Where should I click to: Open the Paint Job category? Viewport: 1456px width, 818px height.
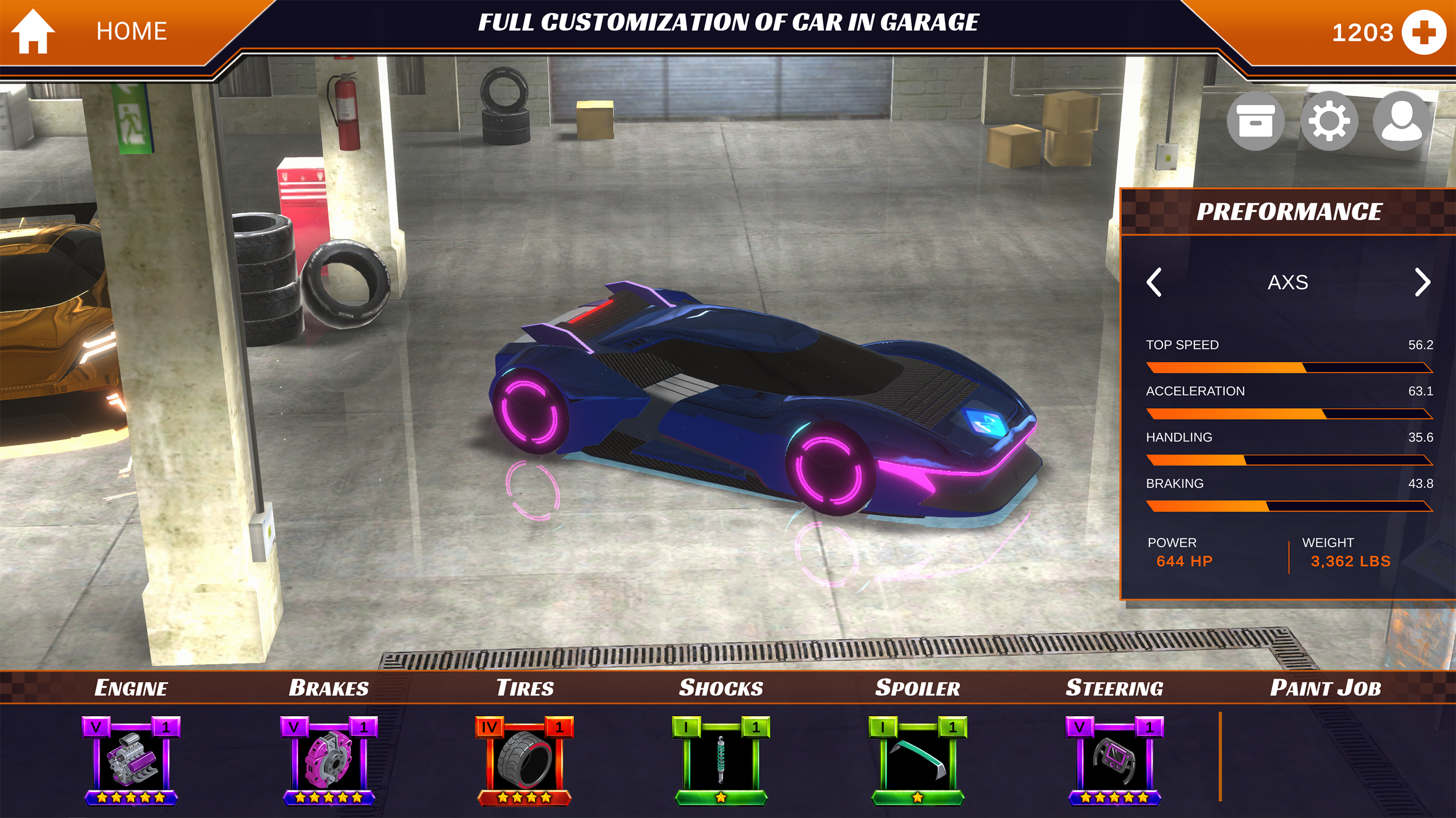coord(1326,688)
